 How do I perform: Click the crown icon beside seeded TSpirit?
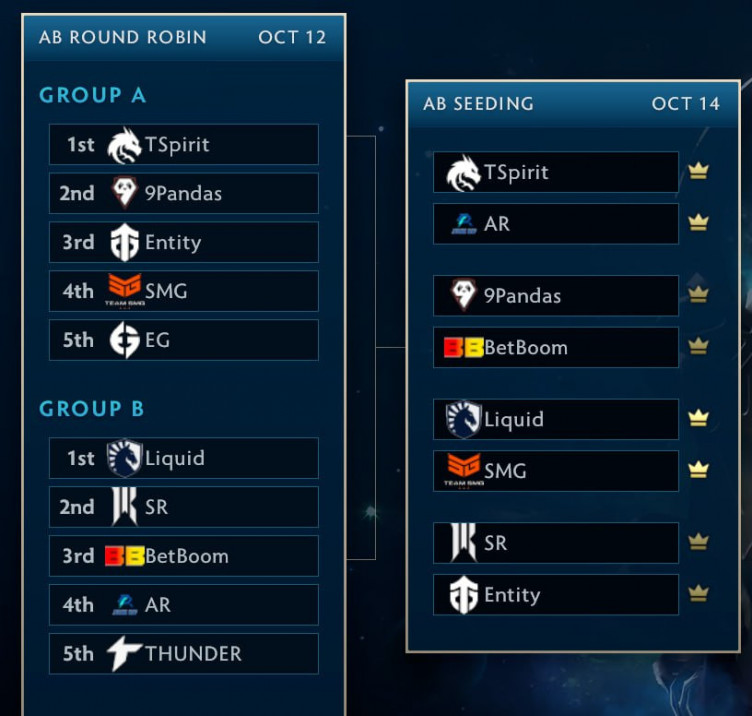tap(698, 172)
